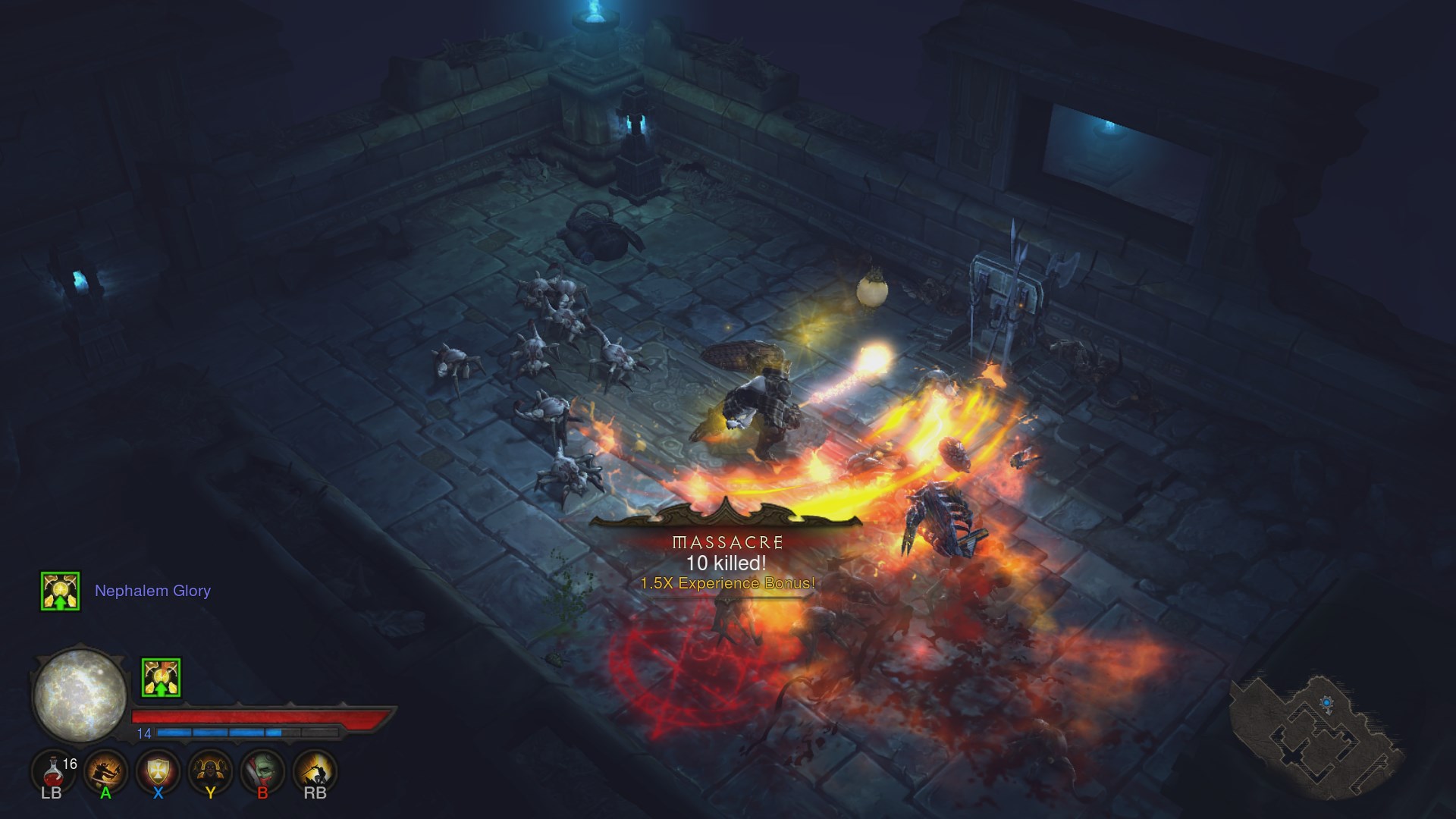Trigger the golden cross shield skill

158,771
